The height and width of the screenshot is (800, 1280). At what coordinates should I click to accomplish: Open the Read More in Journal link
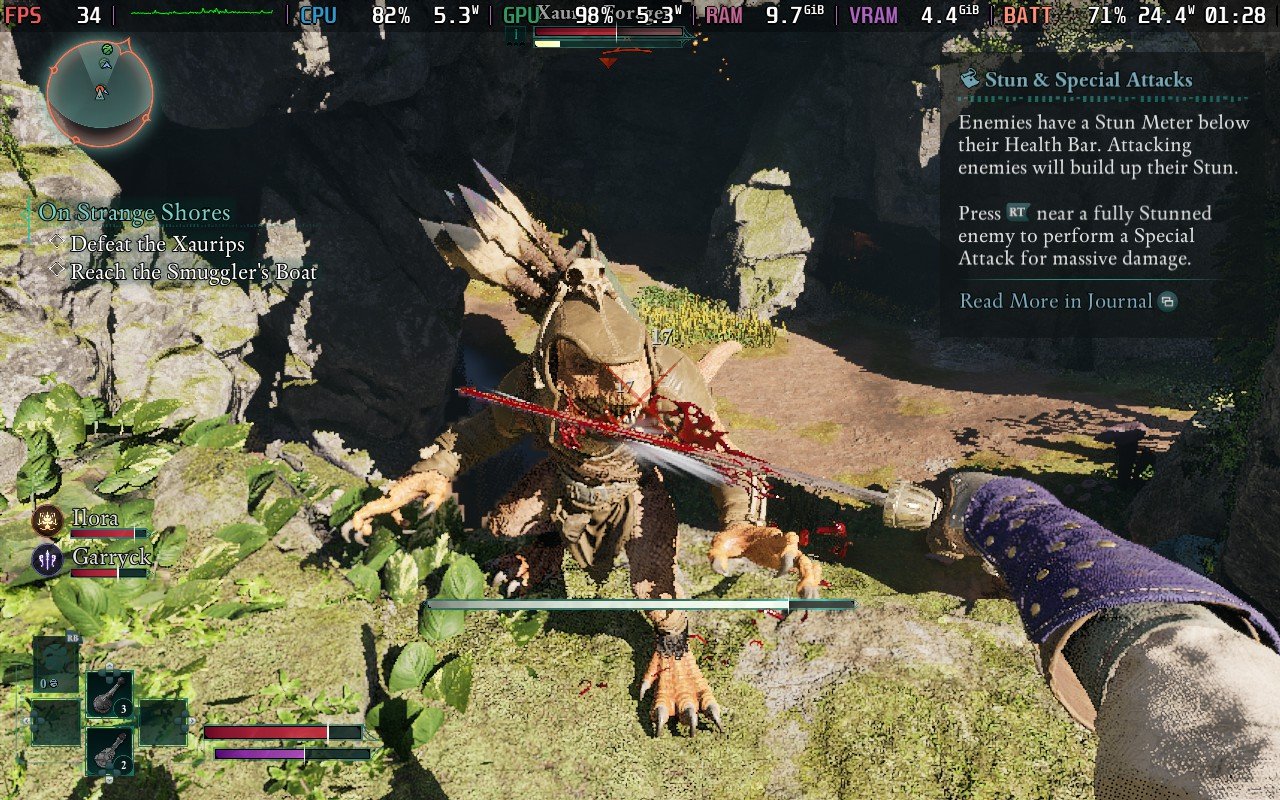[1052, 301]
